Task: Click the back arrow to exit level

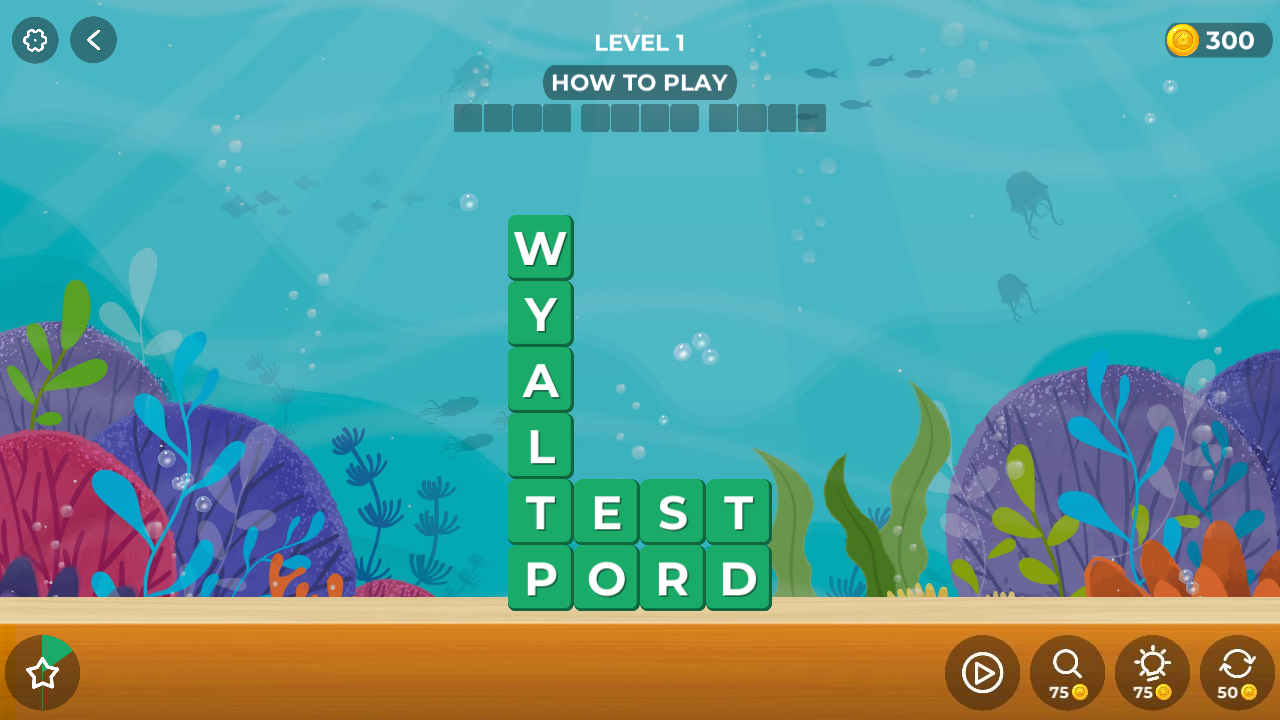Action: 93,40
